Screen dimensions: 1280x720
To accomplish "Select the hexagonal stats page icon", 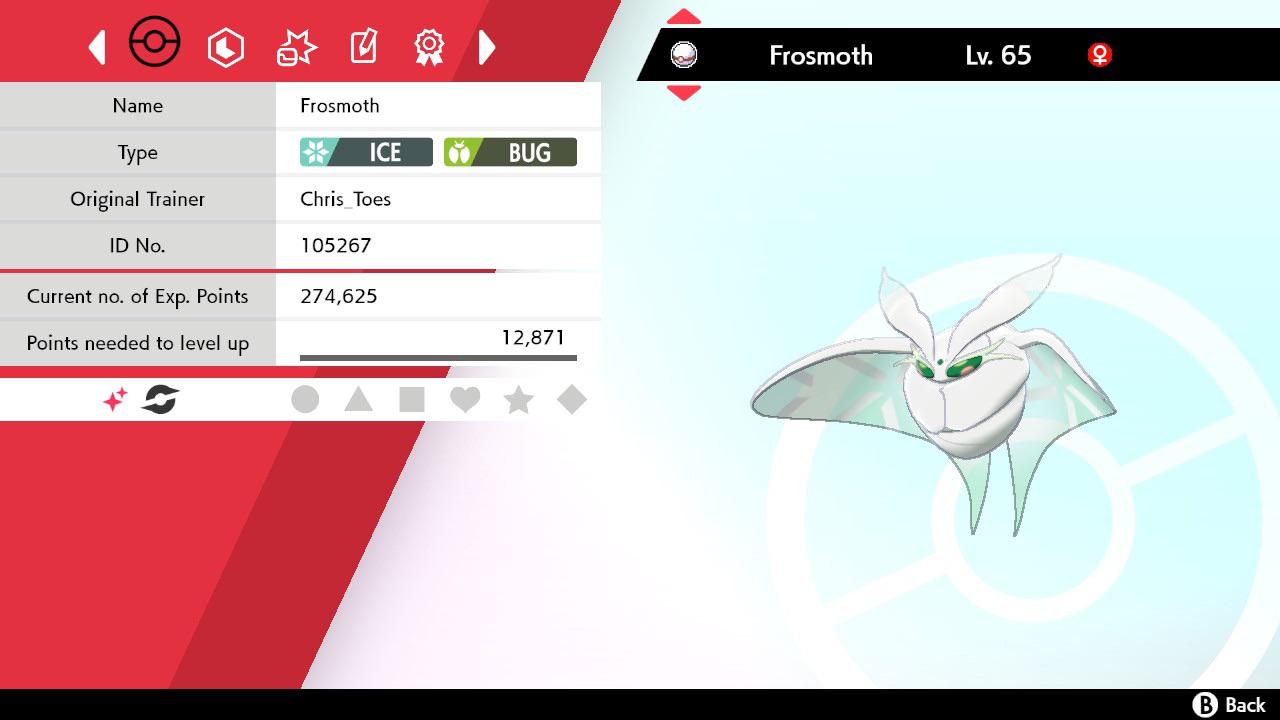I will tap(226, 46).
